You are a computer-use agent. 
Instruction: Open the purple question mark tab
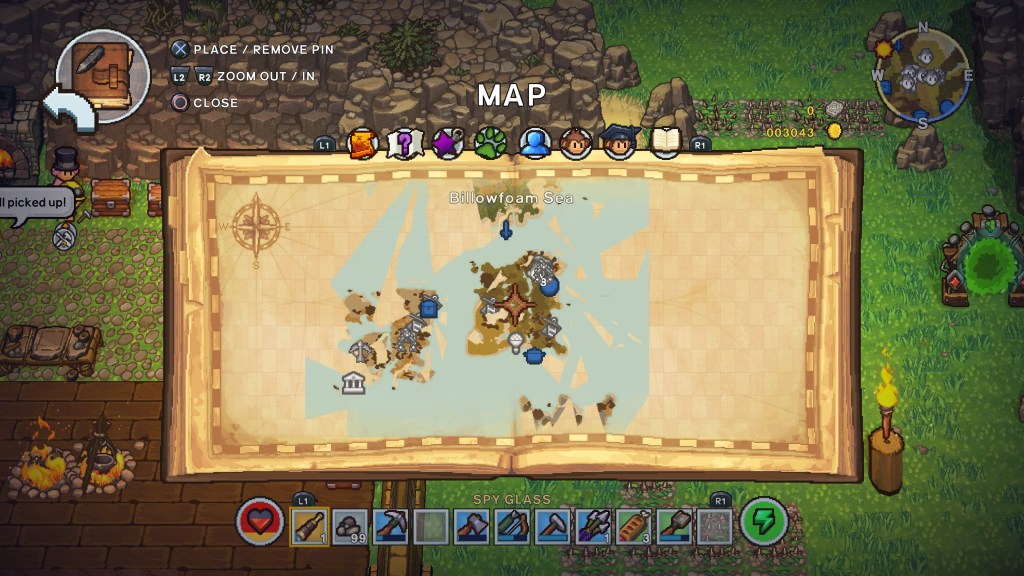point(404,144)
